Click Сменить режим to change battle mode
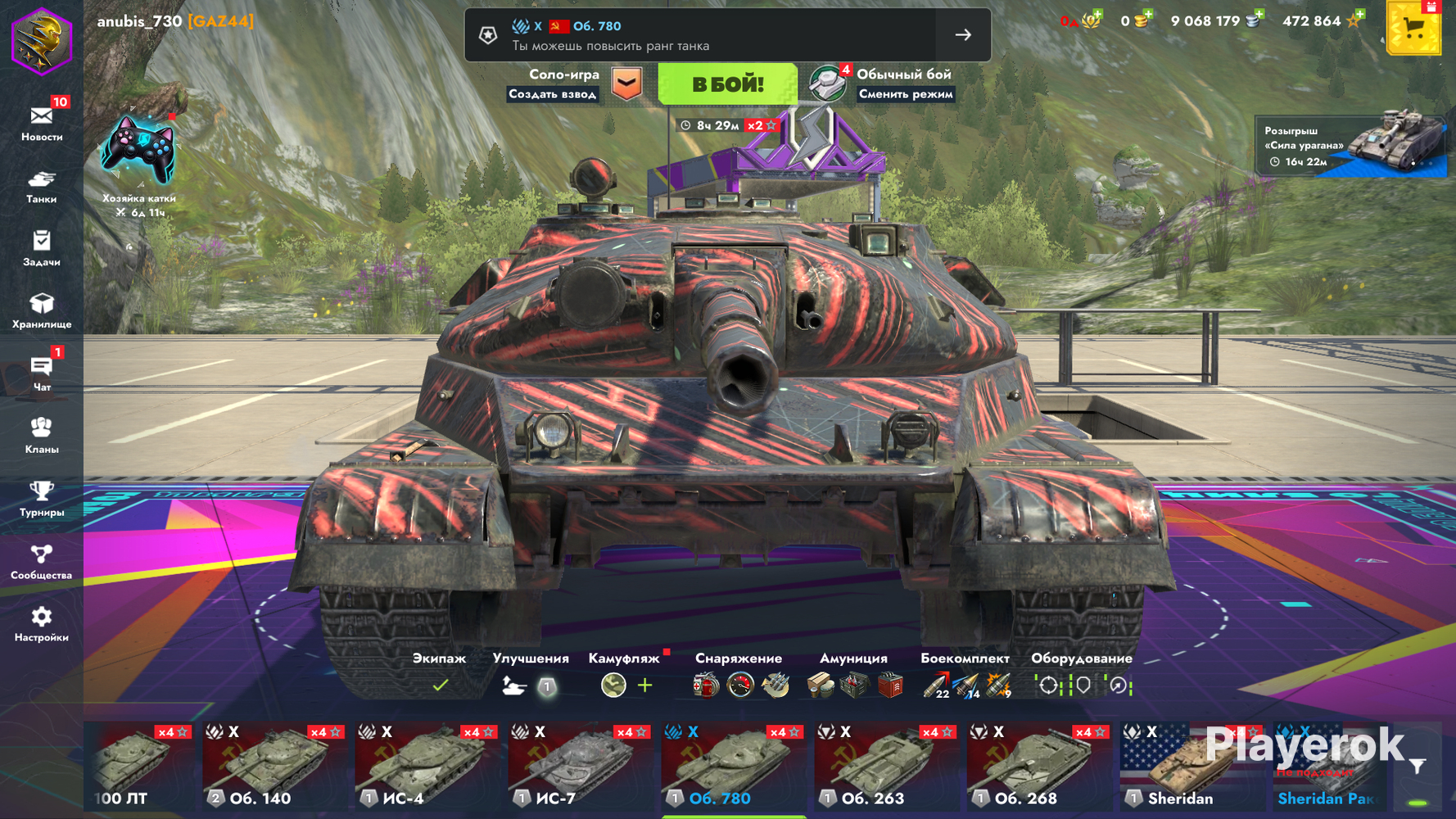The height and width of the screenshot is (819, 1456). coord(905,94)
